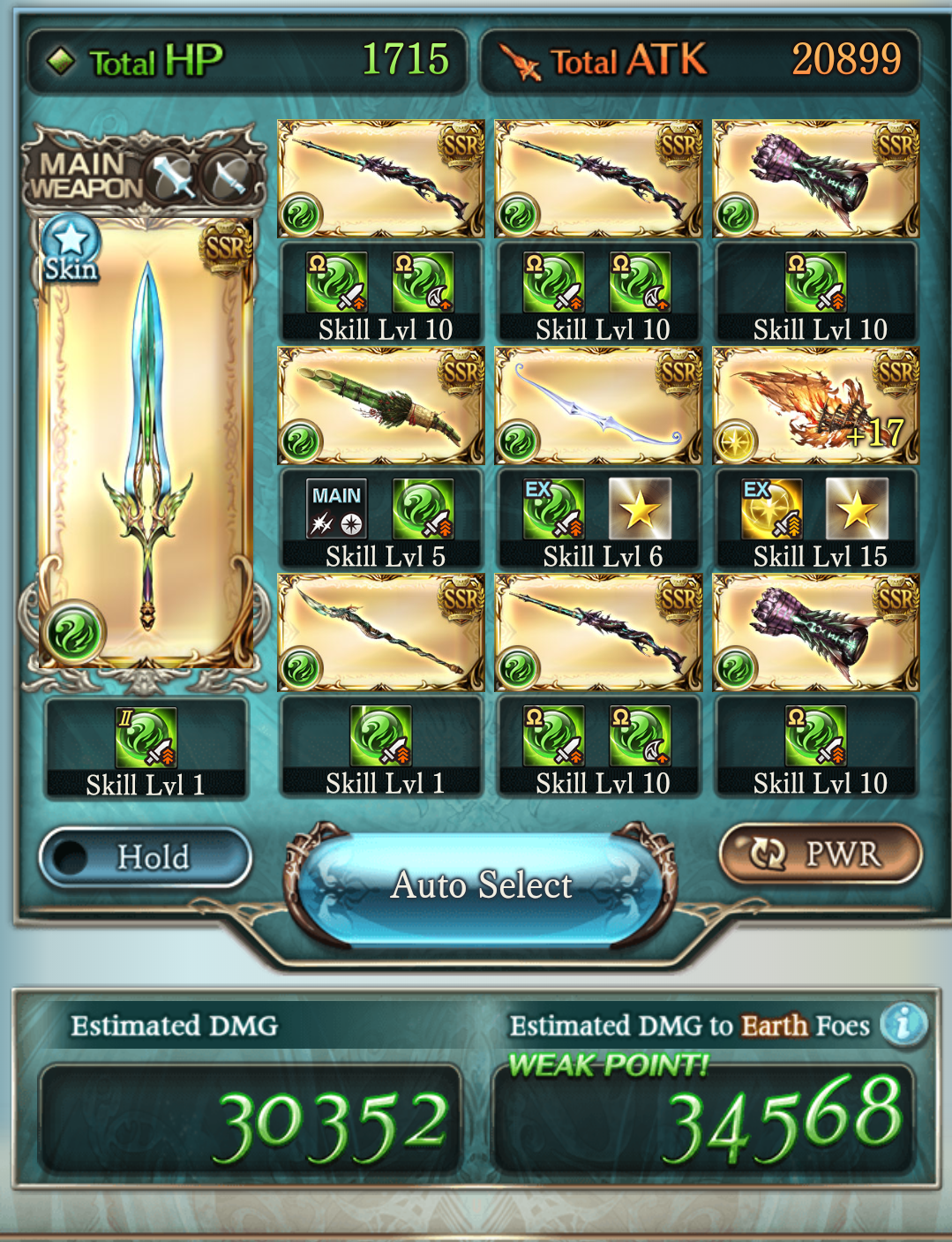The height and width of the screenshot is (1242, 952).
Task: View the Skill Lvl 15 skill panel
Action: pyautogui.click(x=816, y=520)
